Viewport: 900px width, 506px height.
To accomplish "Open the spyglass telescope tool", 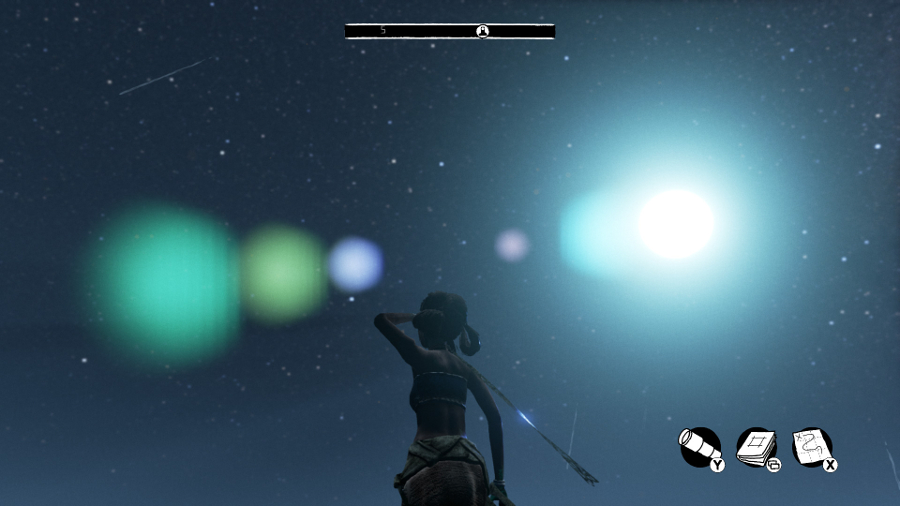I will (699, 446).
